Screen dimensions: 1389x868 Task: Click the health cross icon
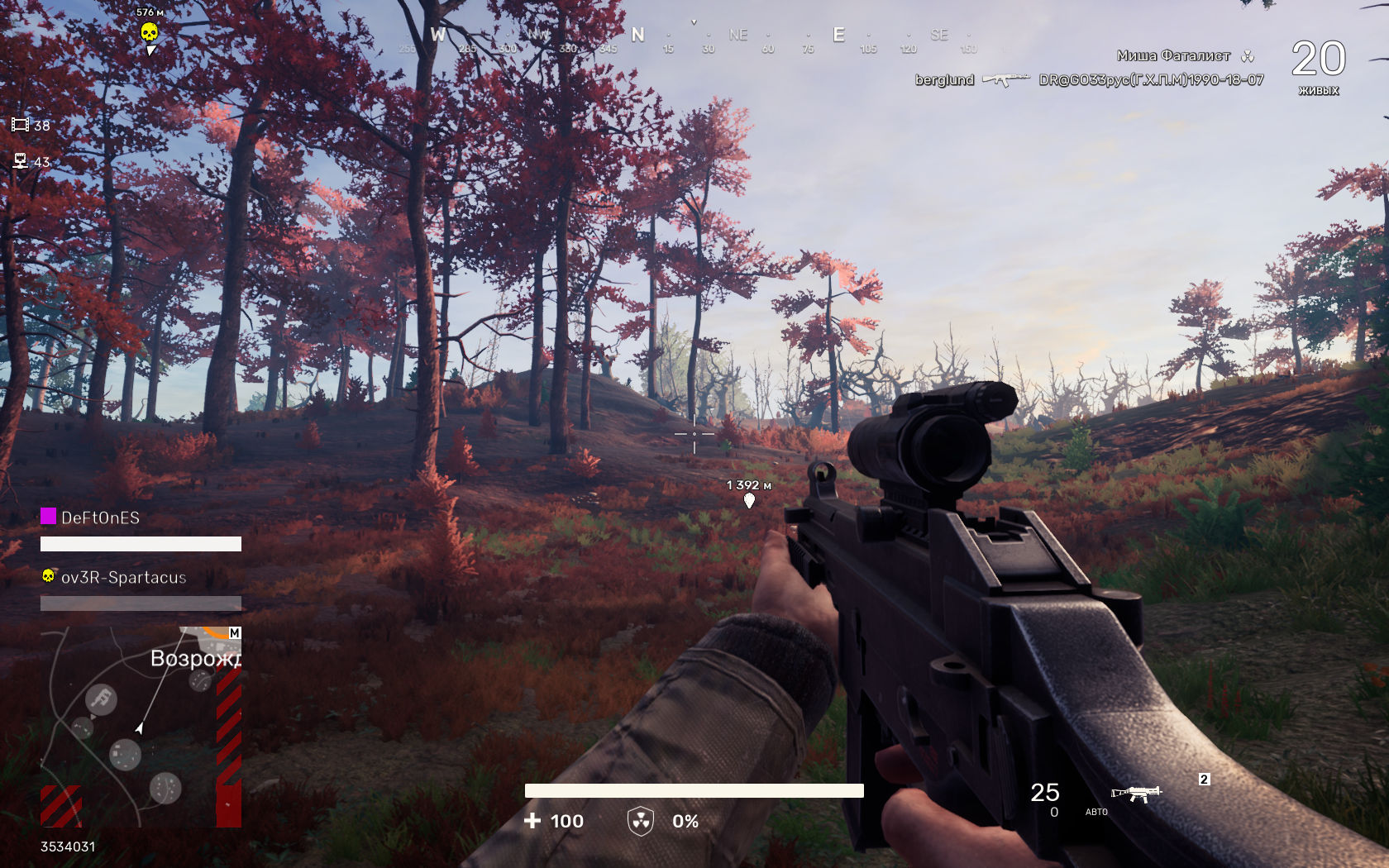(x=532, y=821)
